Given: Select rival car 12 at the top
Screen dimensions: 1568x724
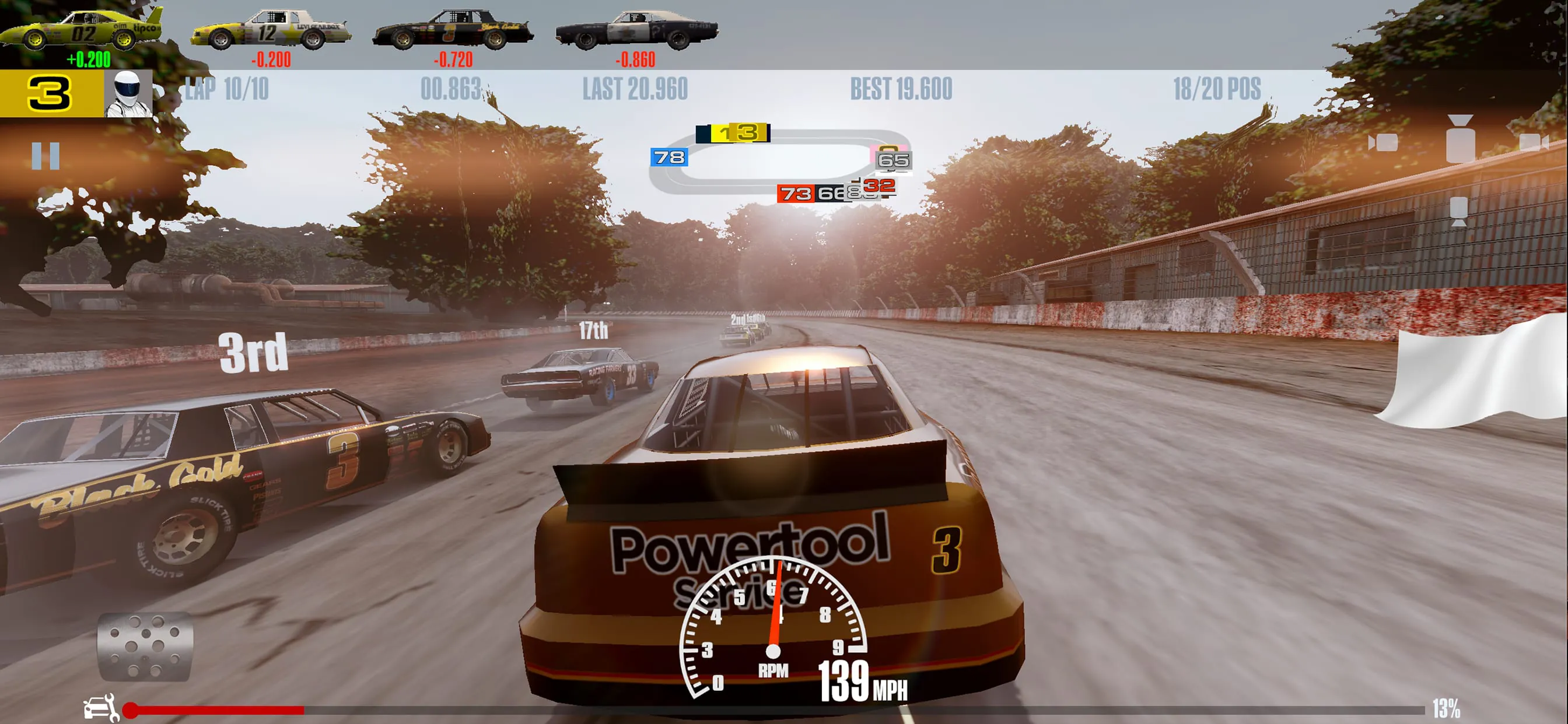Looking at the screenshot, I should click(268, 29).
